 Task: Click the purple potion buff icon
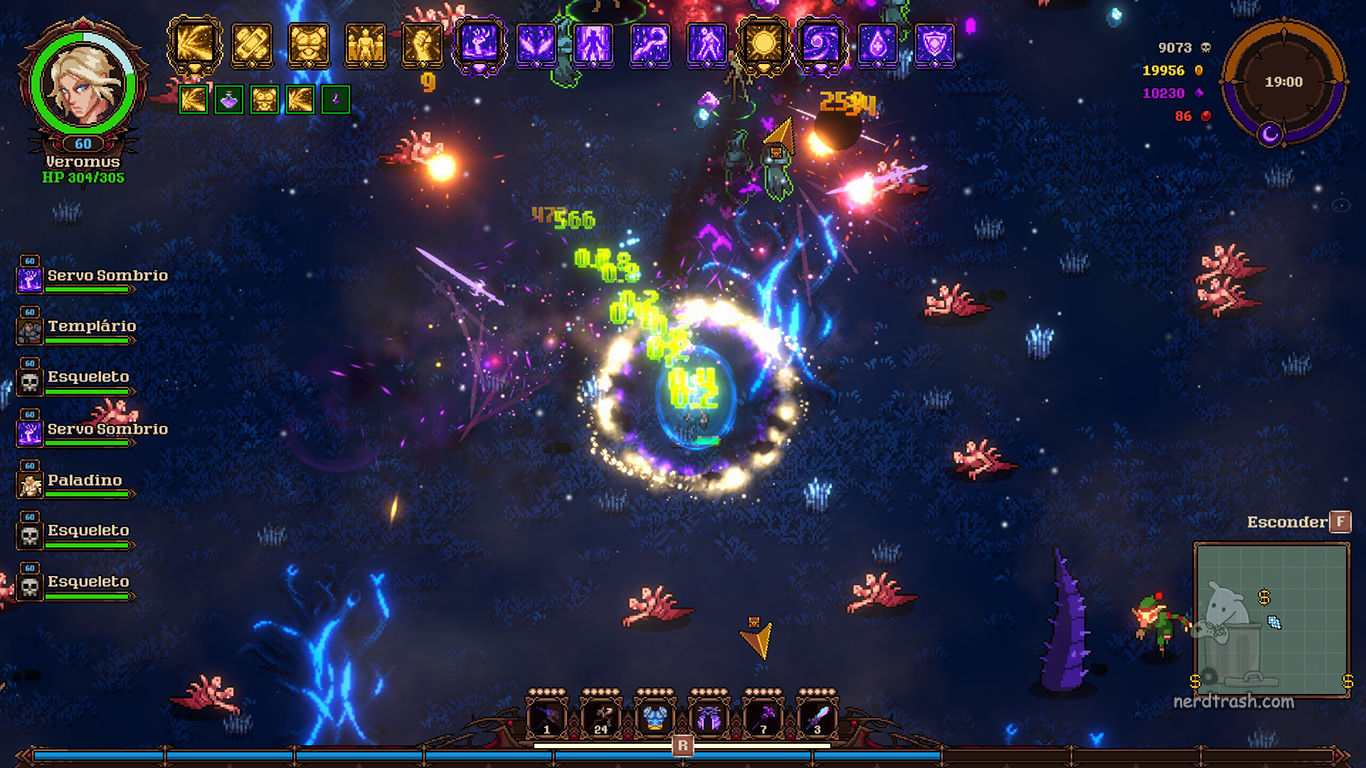[x=229, y=99]
